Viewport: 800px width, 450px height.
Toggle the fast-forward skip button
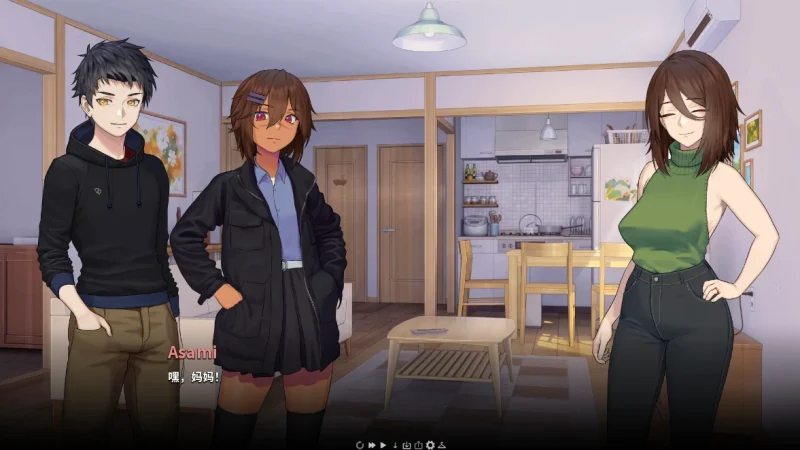[x=372, y=445]
